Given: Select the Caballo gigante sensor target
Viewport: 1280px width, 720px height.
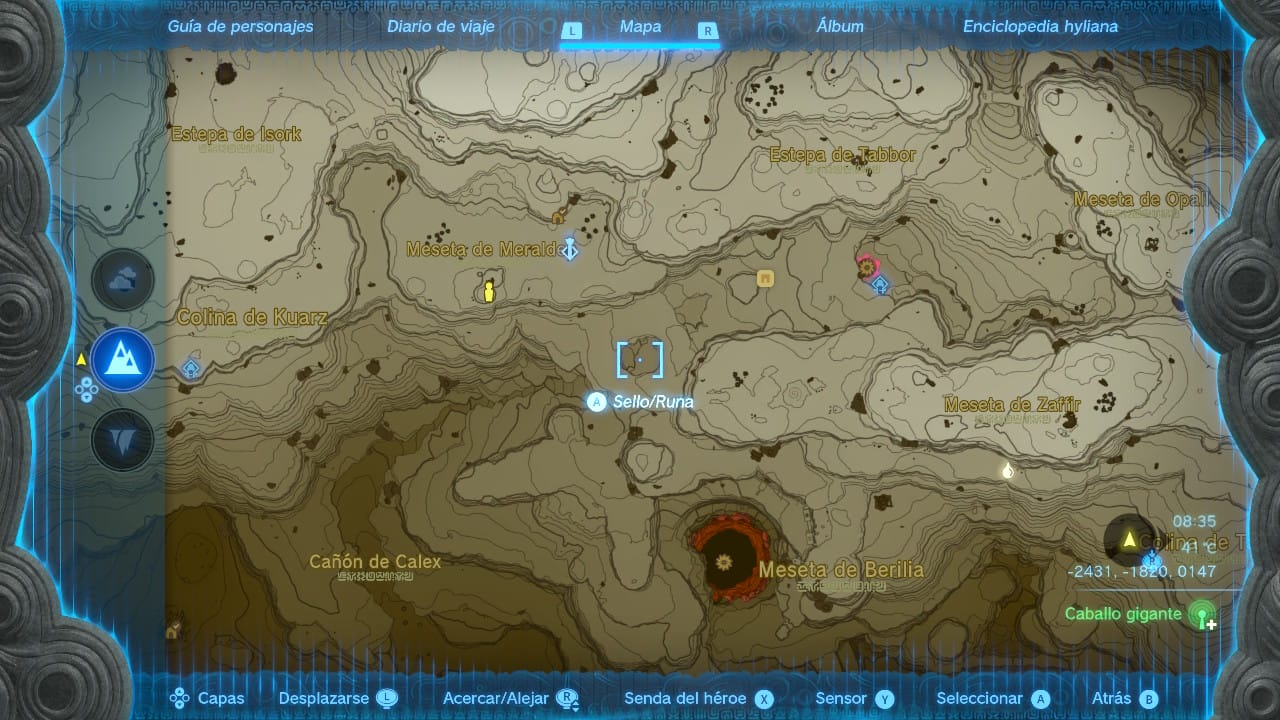Looking at the screenshot, I should pyautogui.click(x=1202, y=614).
